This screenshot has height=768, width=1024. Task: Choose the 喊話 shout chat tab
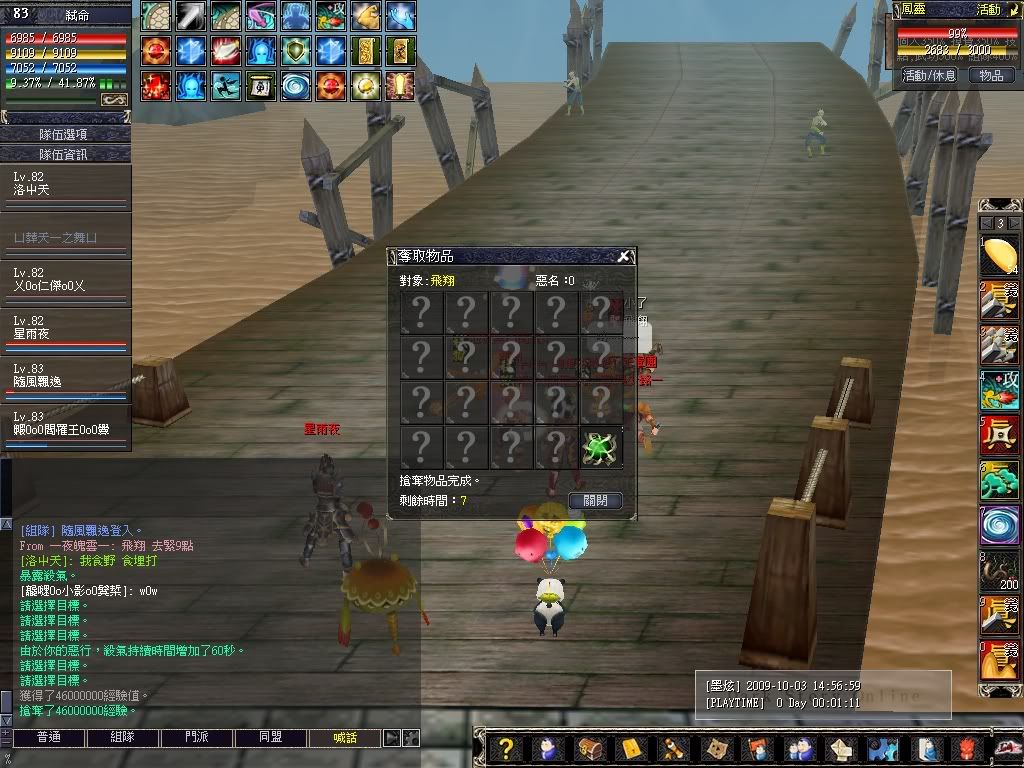[x=345, y=738]
